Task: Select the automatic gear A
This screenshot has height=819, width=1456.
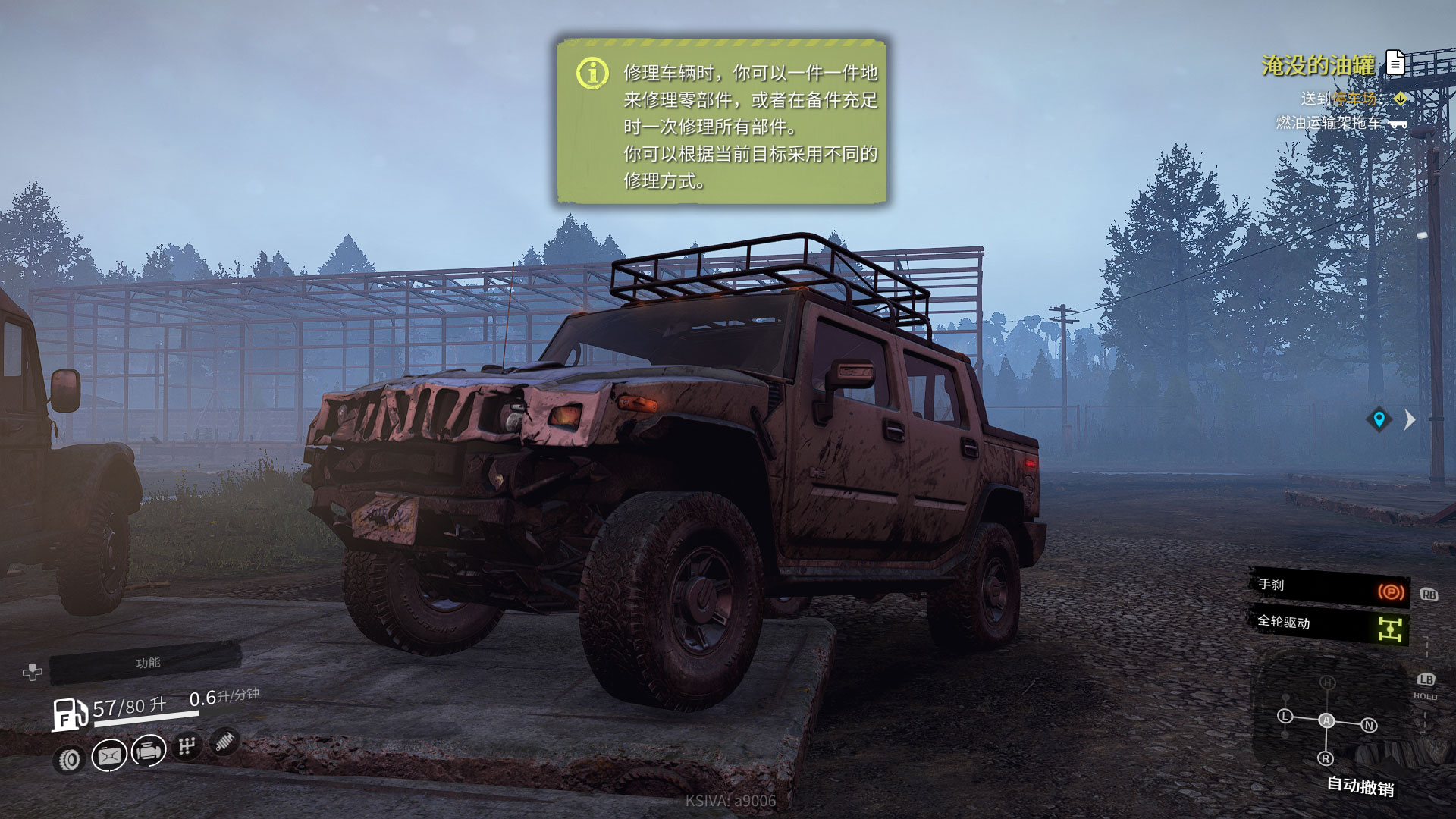Action: point(1326,720)
